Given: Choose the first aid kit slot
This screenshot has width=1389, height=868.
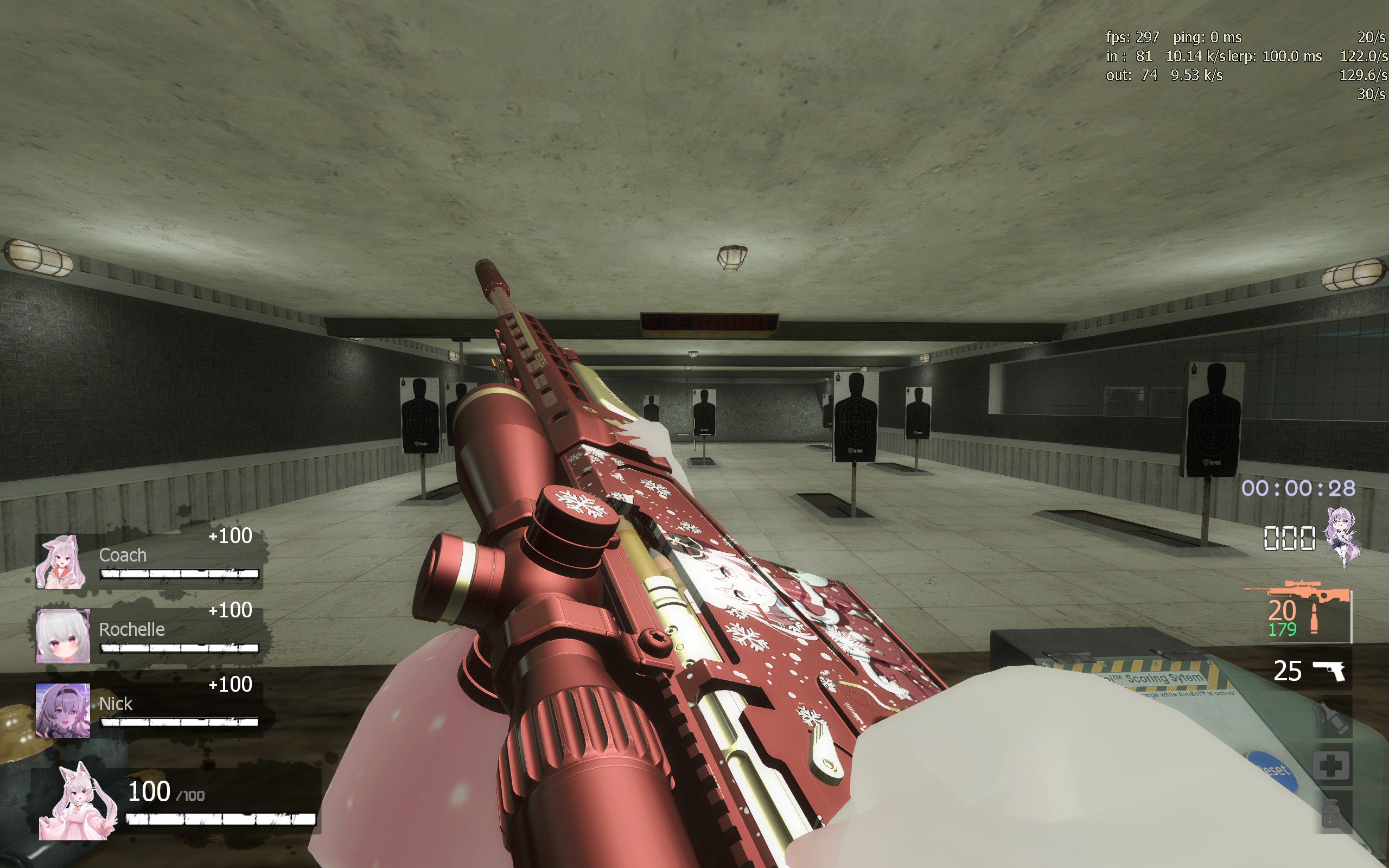Looking at the screenshot, I should pyautogui.click(x=1331, y=765).
